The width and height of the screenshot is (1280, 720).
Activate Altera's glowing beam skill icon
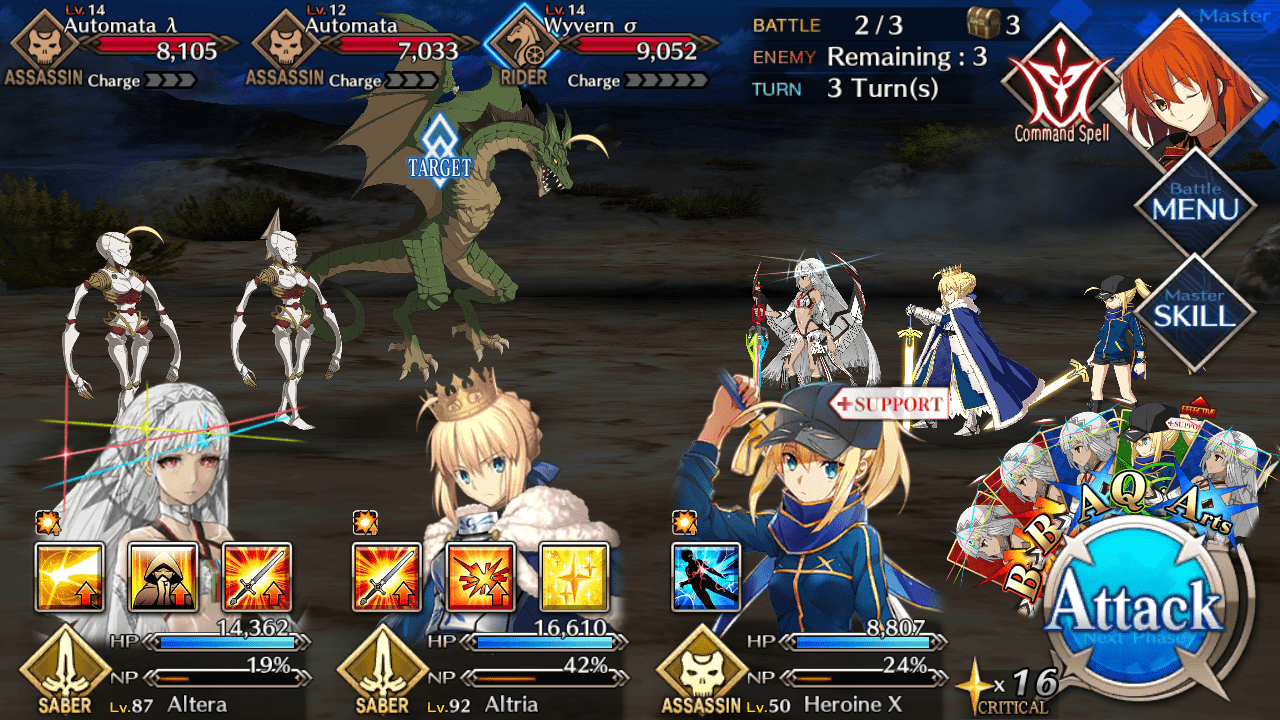click(x=70, y=577)
